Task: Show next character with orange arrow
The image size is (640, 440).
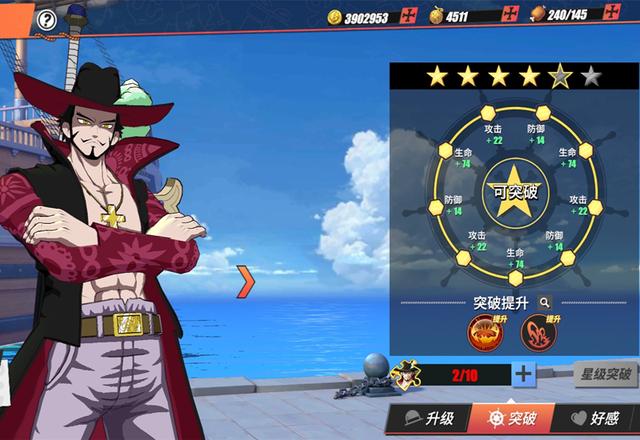Action: [x=245, y=281]
